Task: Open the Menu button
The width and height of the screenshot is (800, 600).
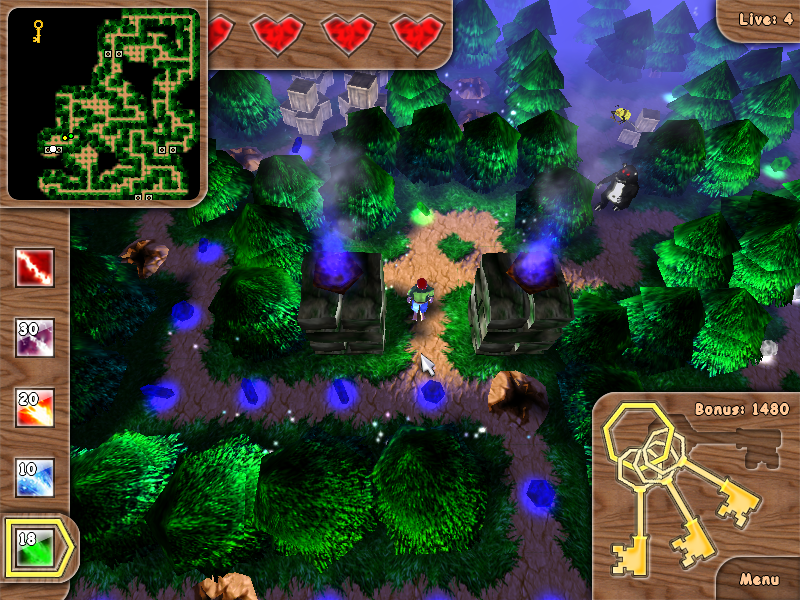Action: 760,579
